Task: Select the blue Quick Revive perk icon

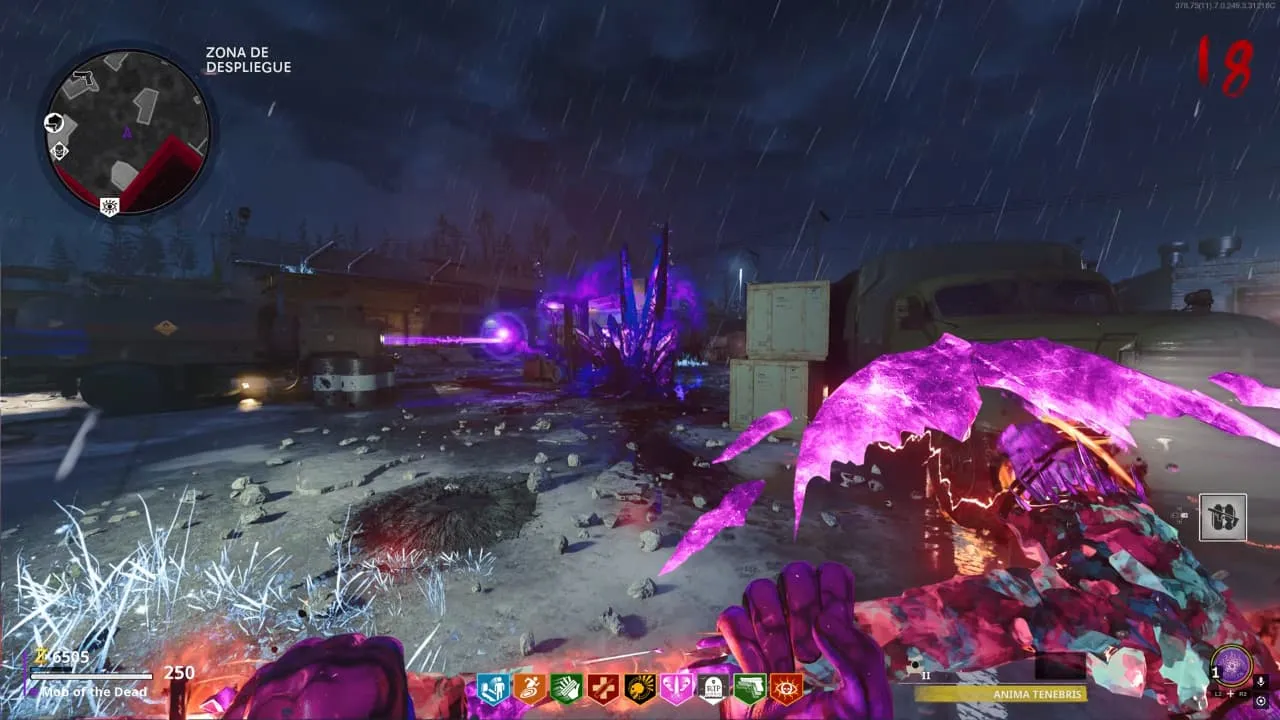Action: point(492,688)
